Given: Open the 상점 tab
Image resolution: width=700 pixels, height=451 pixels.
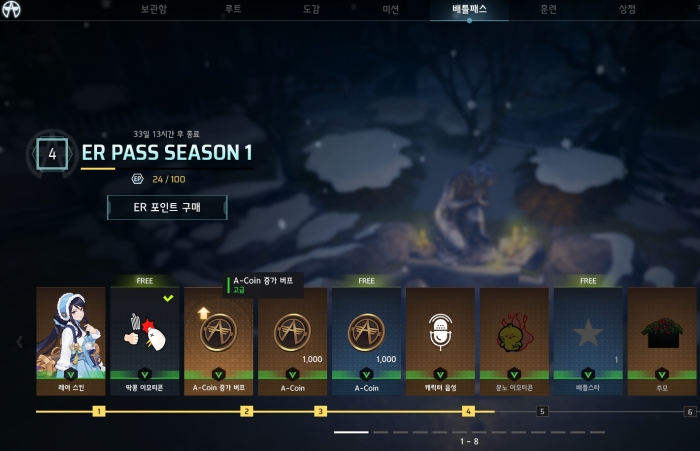Looking at the screenshot, I should [x=627, y=9].
